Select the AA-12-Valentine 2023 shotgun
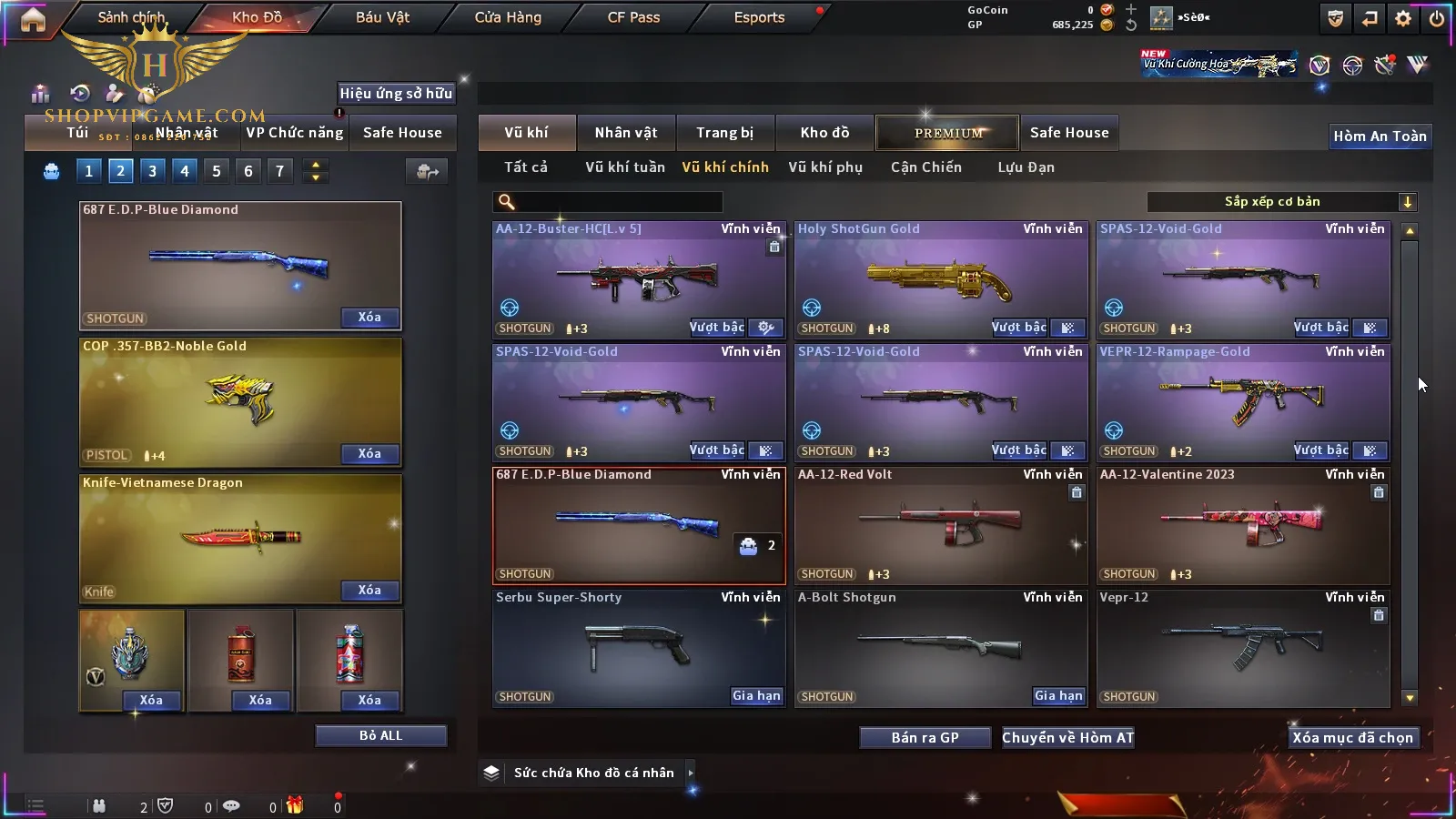This screenshot has width=1456, height=819. point(1243,526)
